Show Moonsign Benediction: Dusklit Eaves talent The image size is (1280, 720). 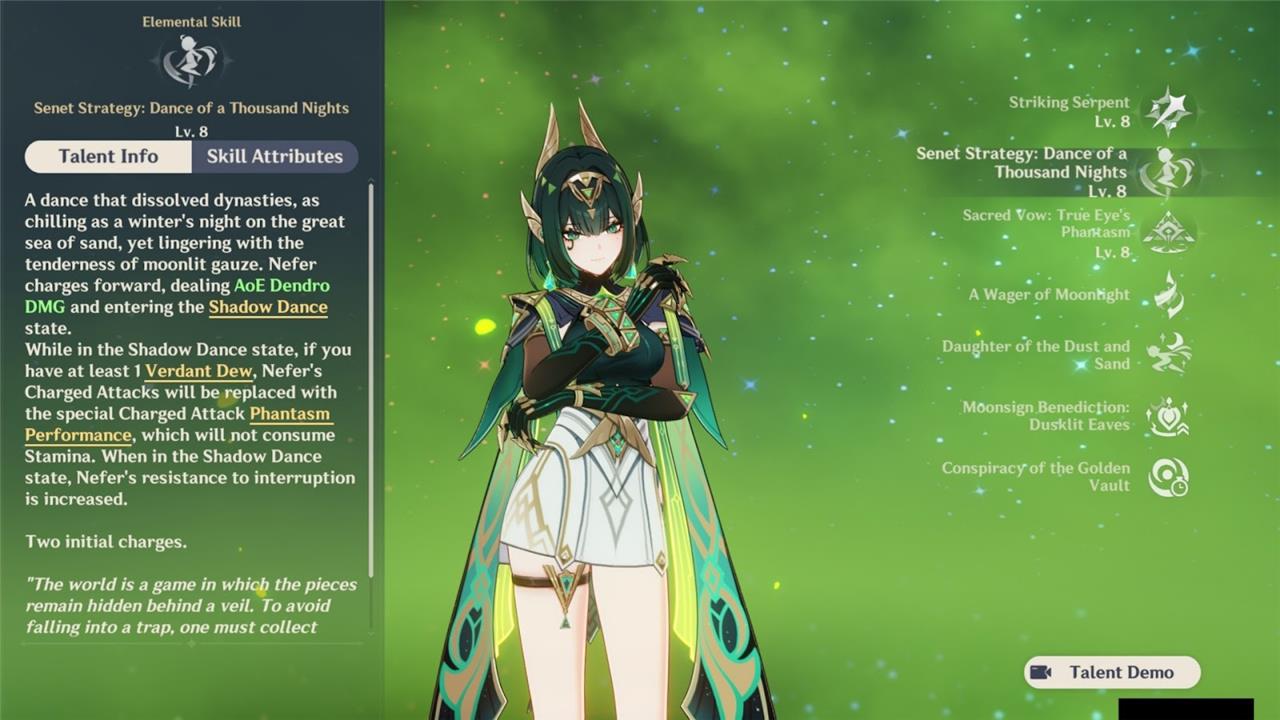pyautogui.click(x=1166, y=416)
